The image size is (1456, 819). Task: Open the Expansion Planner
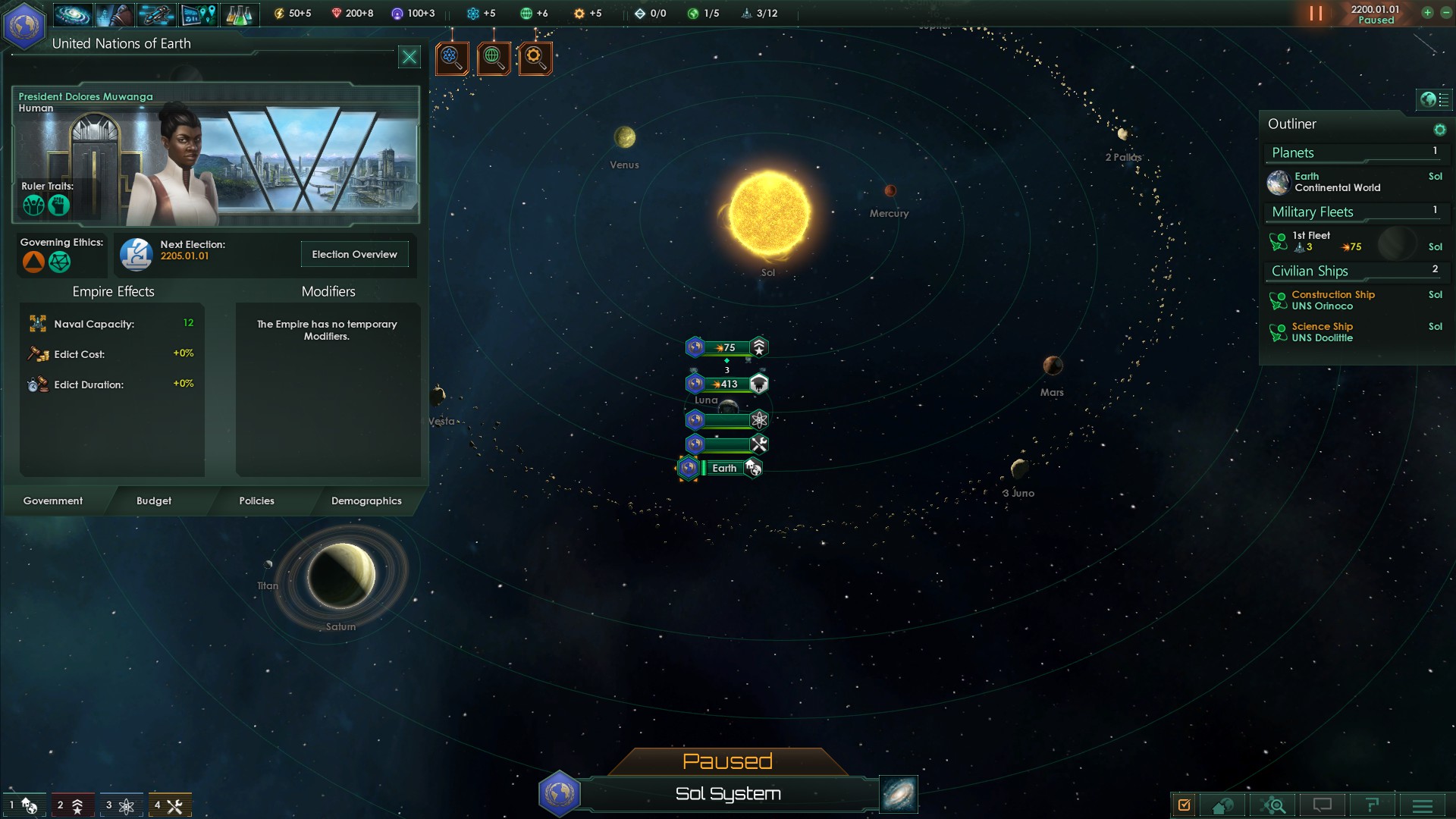coord(199,14)
